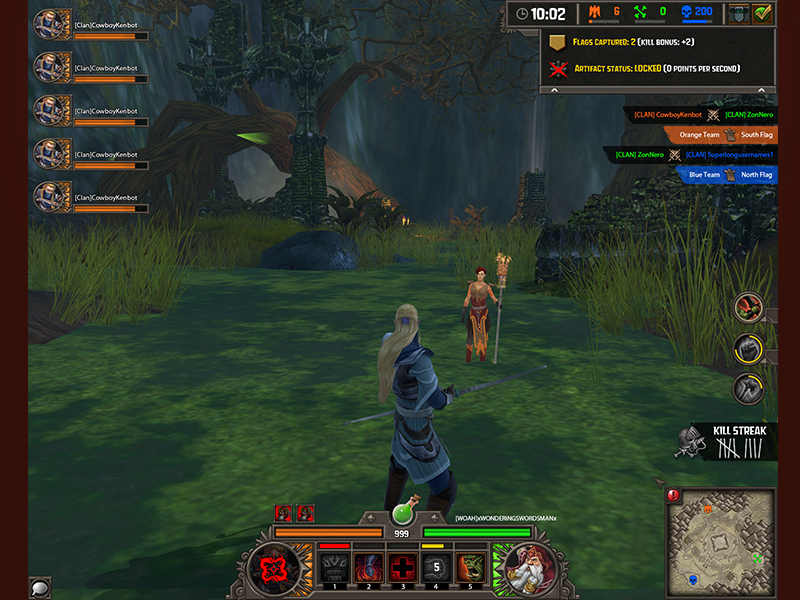Image resolution: width=800 pixels, height=600 pixels.
Task: Click the red target emblem portrait
Action: [x=274, y=566]
